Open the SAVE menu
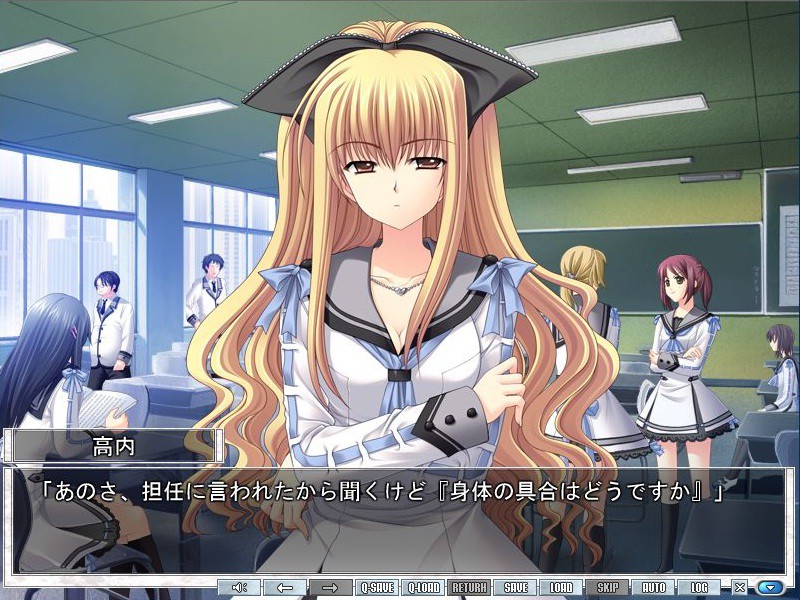This screenshot has height=600, width=800. pyautogui.click(x=516, y=587)
